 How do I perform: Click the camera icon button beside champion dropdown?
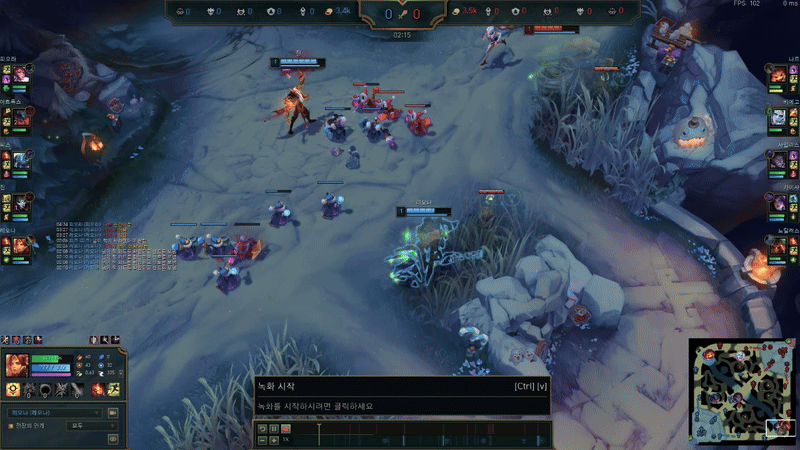(113, 412)
